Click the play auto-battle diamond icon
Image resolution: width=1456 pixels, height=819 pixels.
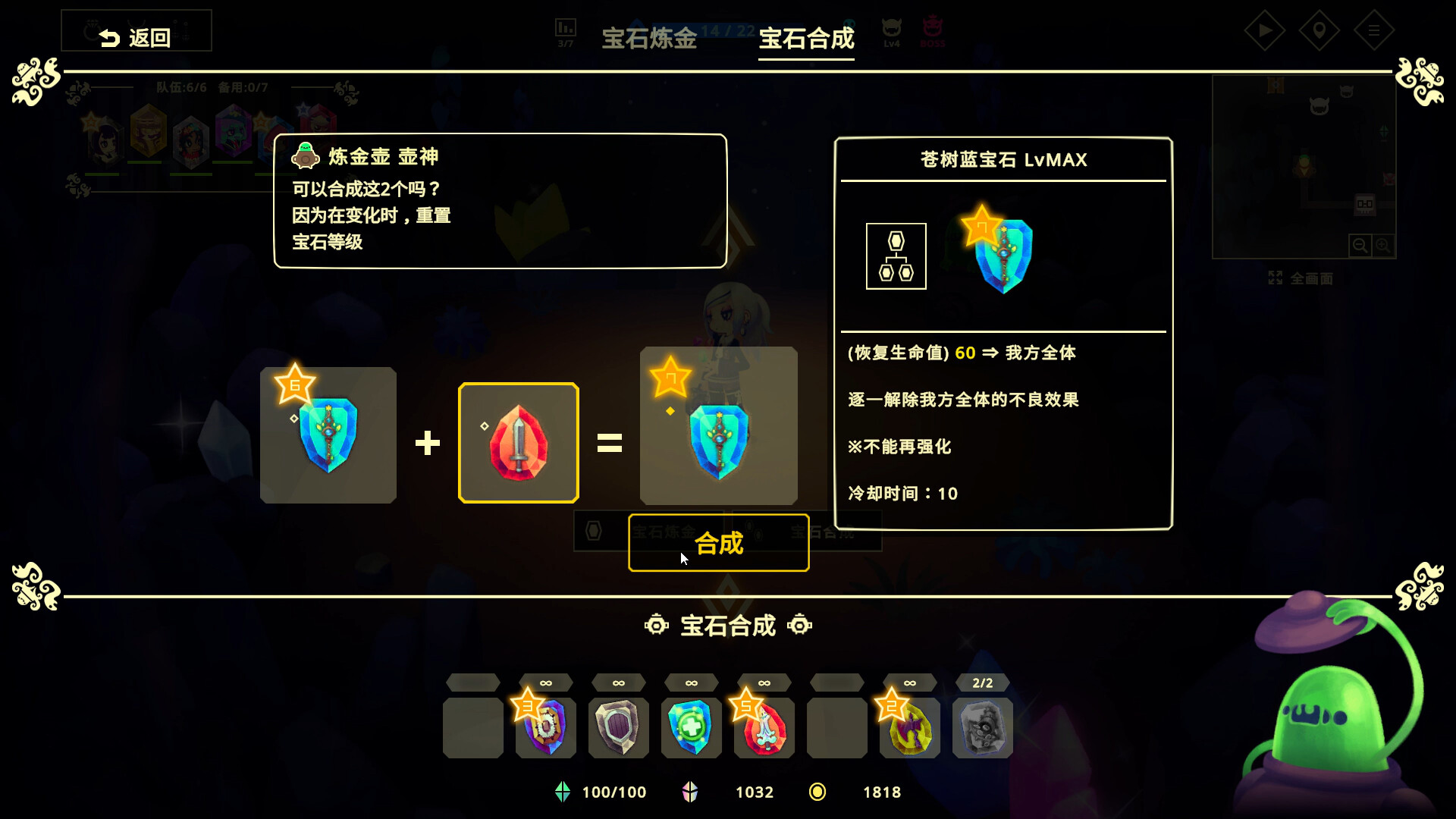[x=1265, y=31]
